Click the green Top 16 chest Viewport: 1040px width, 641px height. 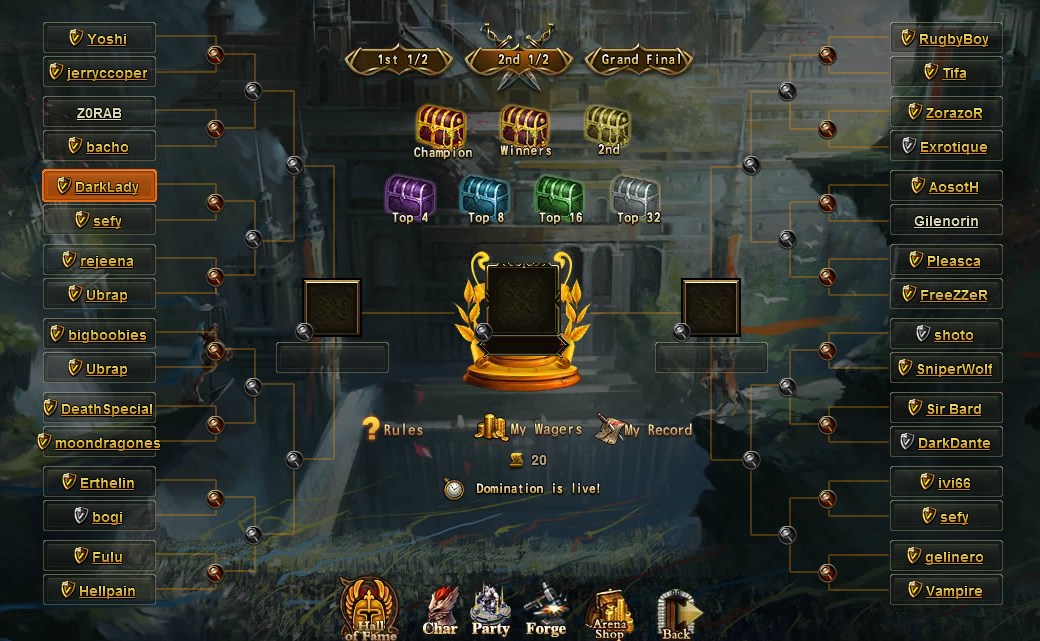559,196
